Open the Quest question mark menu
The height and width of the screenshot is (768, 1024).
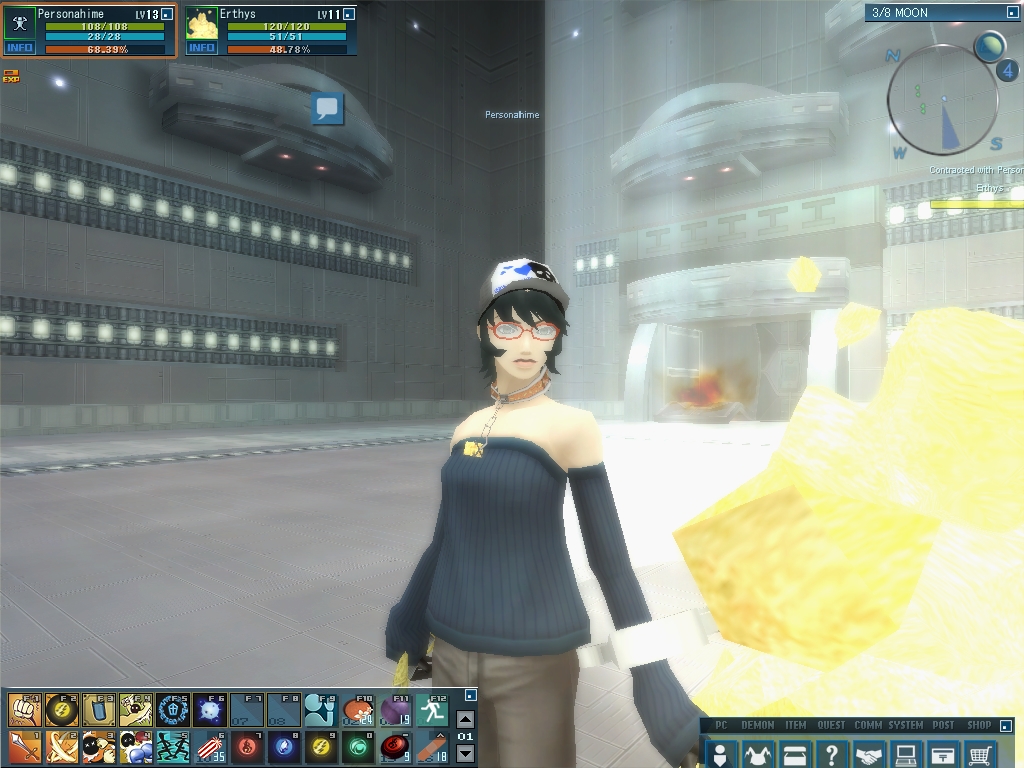click(832, 753)
